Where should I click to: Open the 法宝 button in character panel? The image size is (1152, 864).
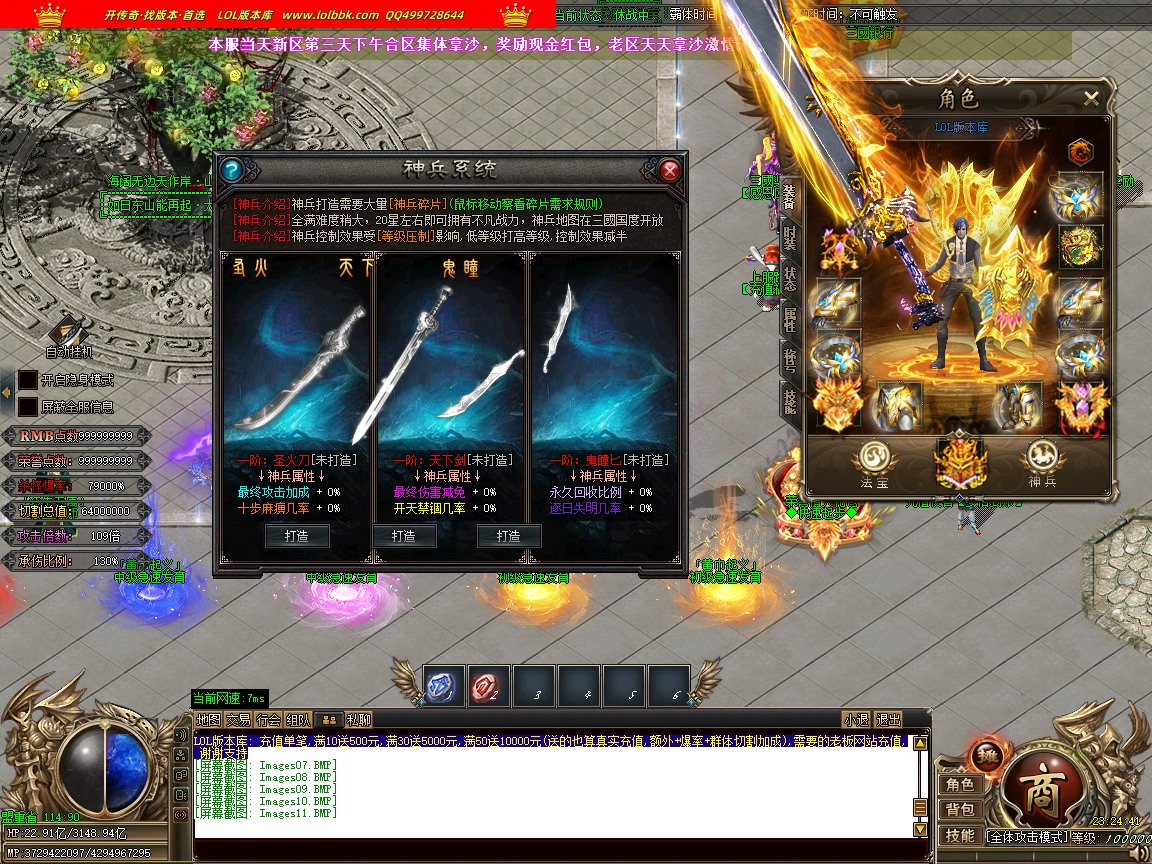[x=873, y=463]
